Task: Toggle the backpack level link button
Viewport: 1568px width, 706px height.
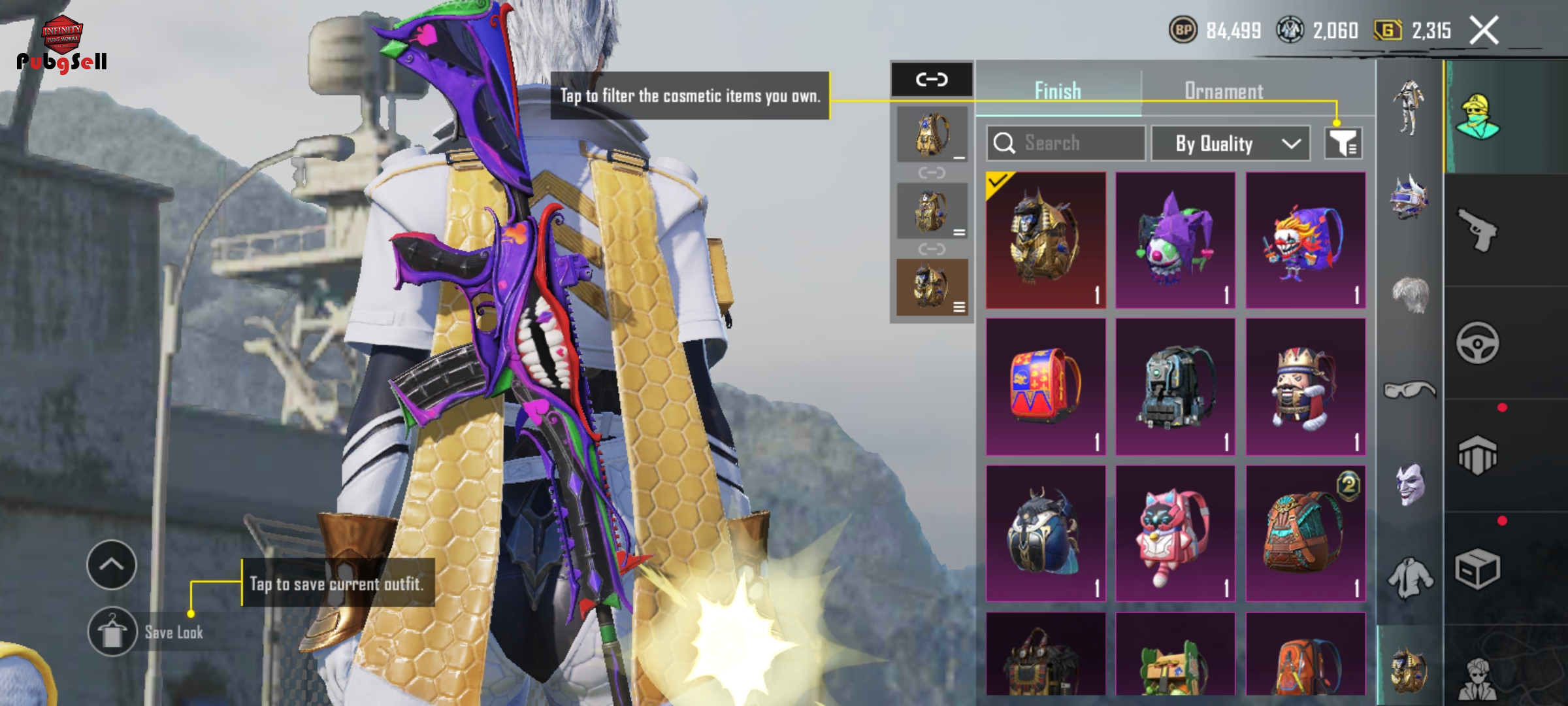Action: (932, 80)
